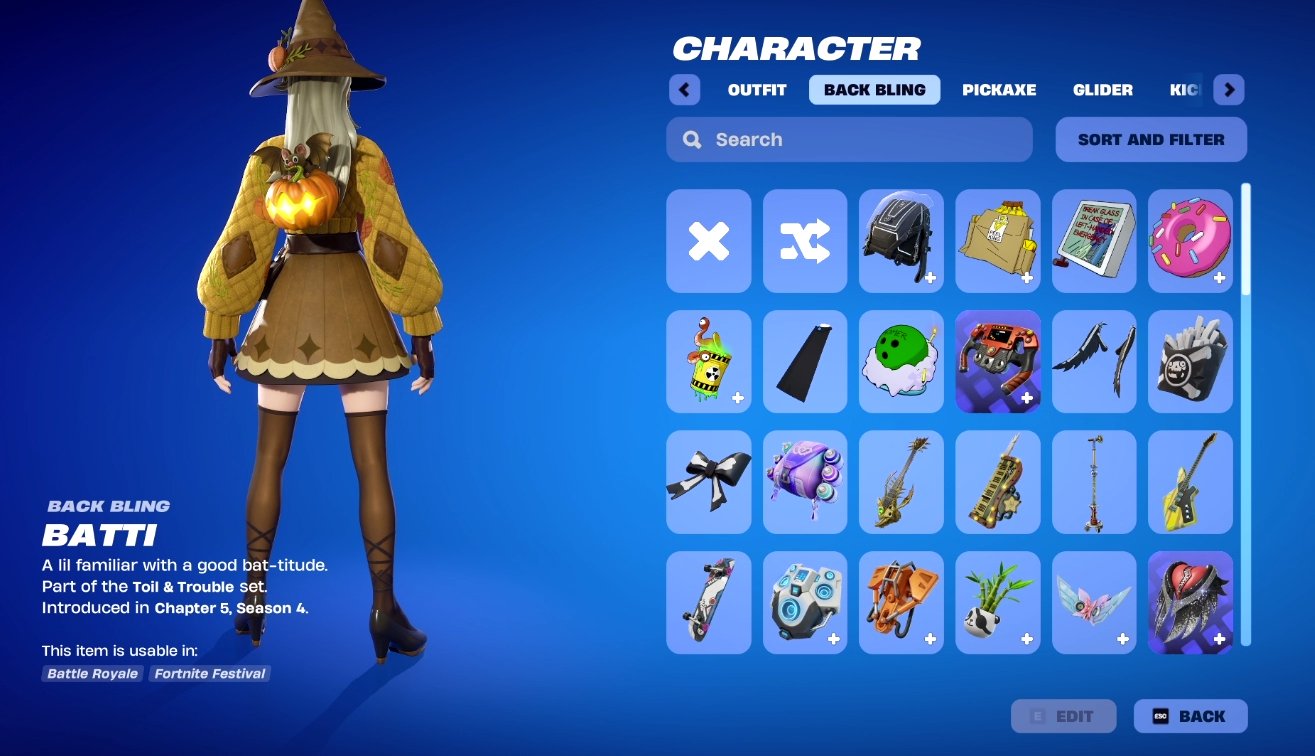Switch to the Pickaxe tab
The height and width of the screenshot is (756, 1315).
coord(999,90)
